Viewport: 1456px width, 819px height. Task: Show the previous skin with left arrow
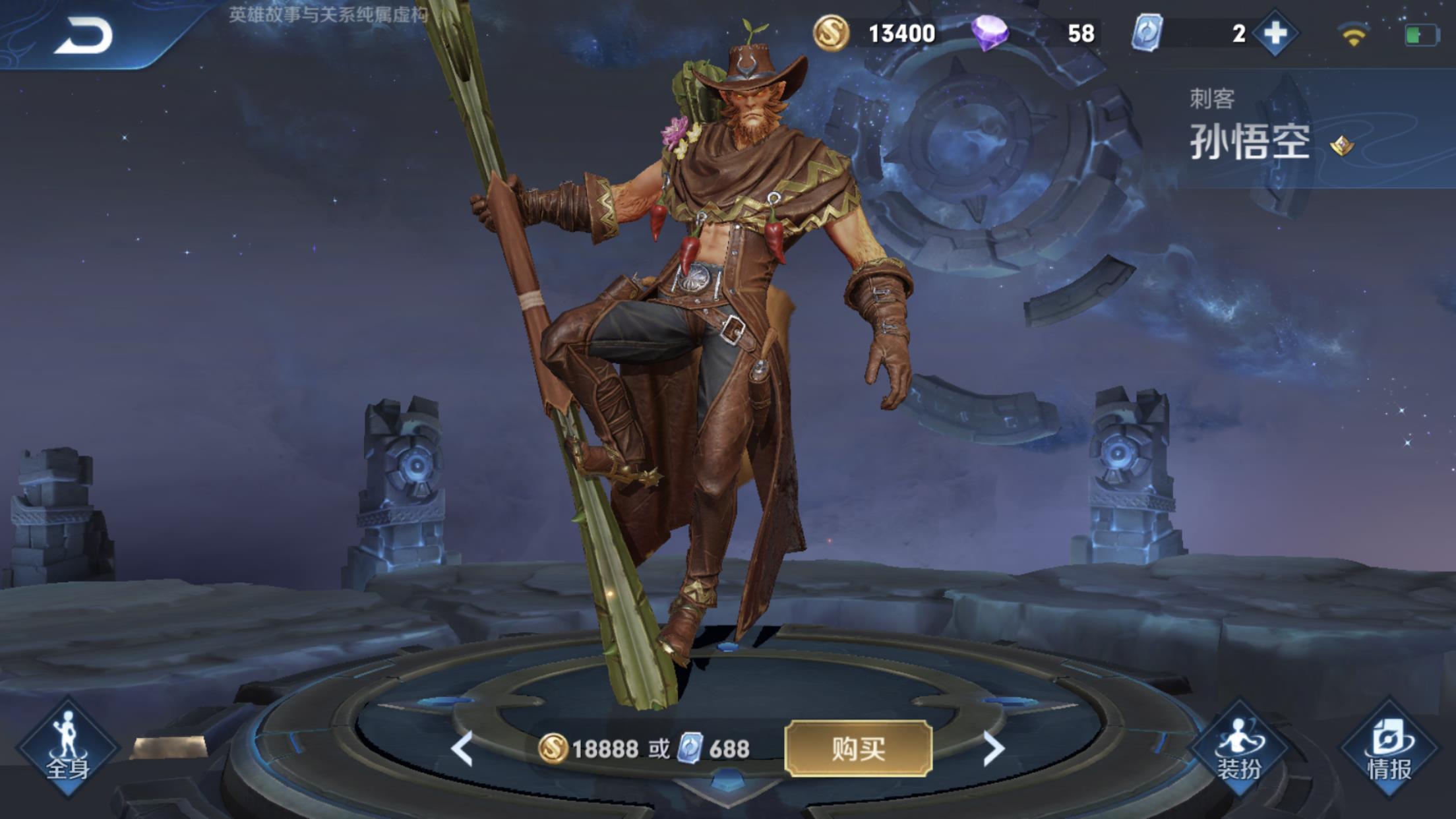coord(462,748)
